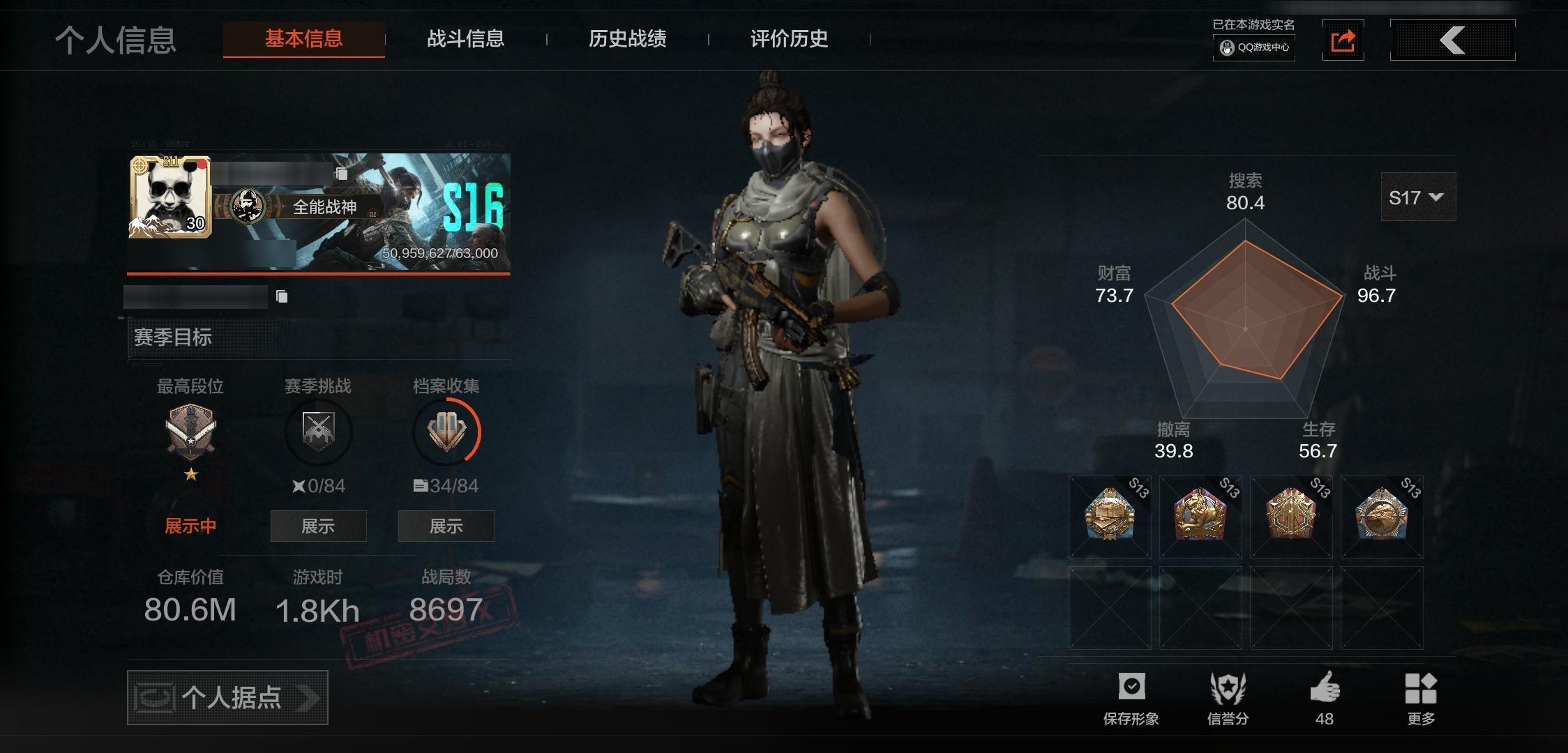Share profile with the orange share icon
This screenshot has height=753, width=1568.
click(1343, 40)
